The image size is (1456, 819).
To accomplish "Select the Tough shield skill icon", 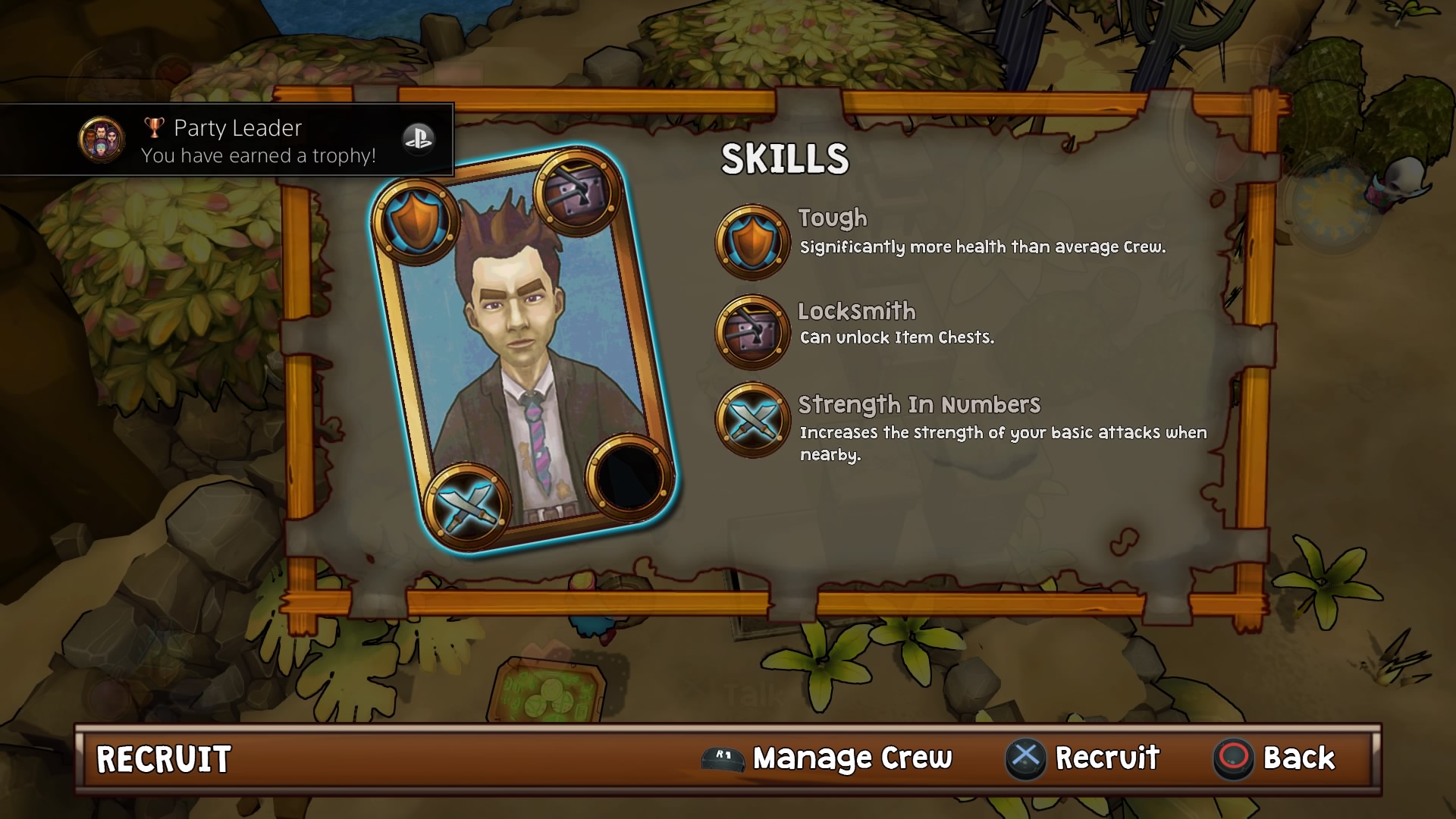I will click(x=752, y=240).
